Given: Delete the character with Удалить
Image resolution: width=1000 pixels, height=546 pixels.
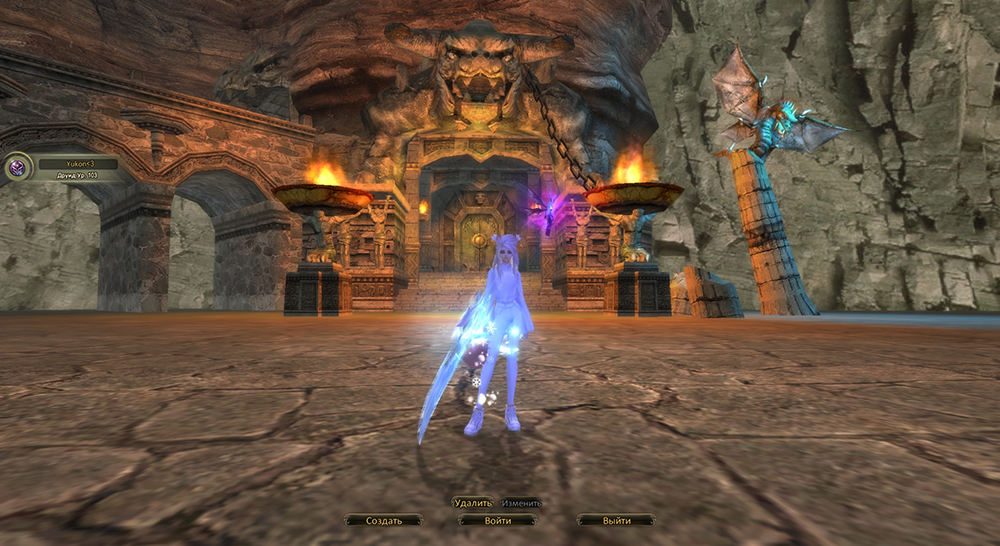Looking at the screenshot, I should pyautogui.click(x=473, y=503).
